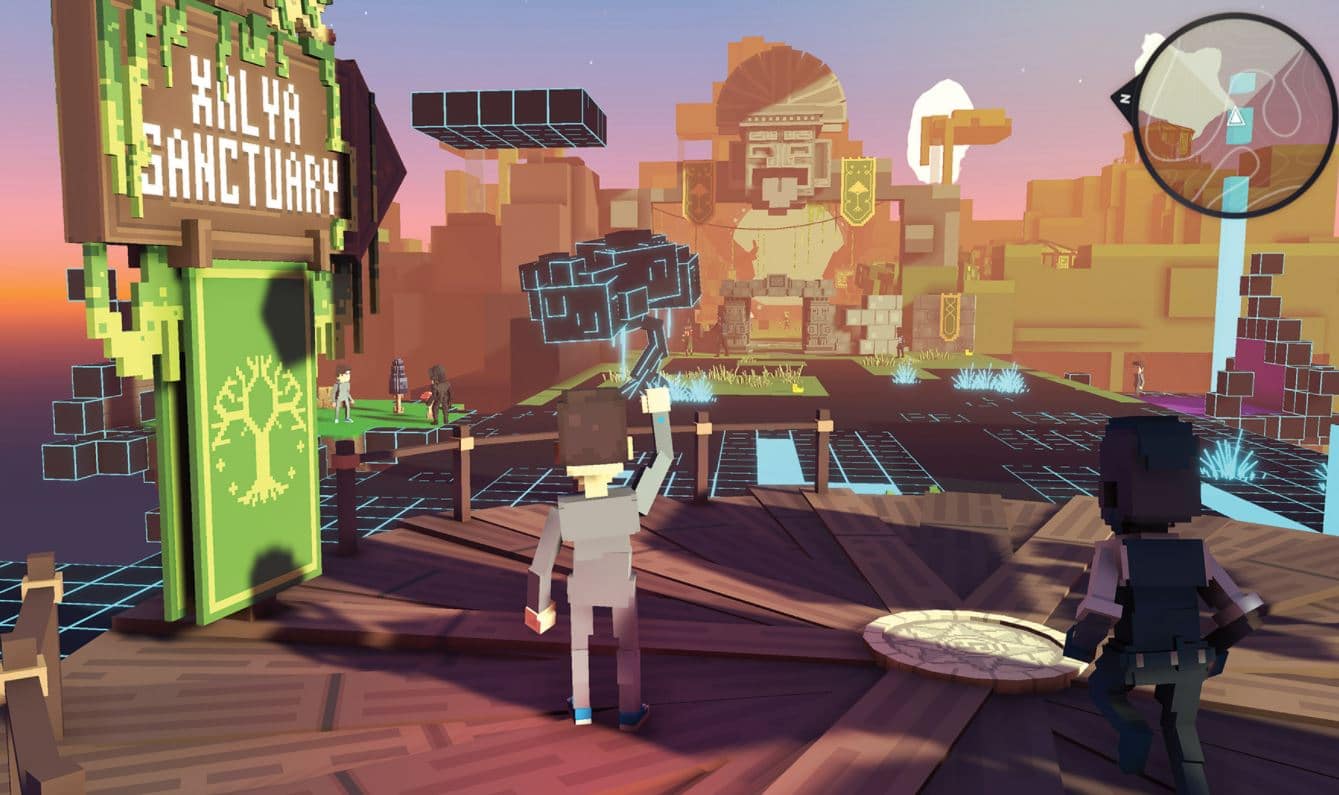Image resolution: width=1339 pixels, height=795 pixels.
Task: Select the player arrow triangle on the minimap
Action: coord(1236,116)
